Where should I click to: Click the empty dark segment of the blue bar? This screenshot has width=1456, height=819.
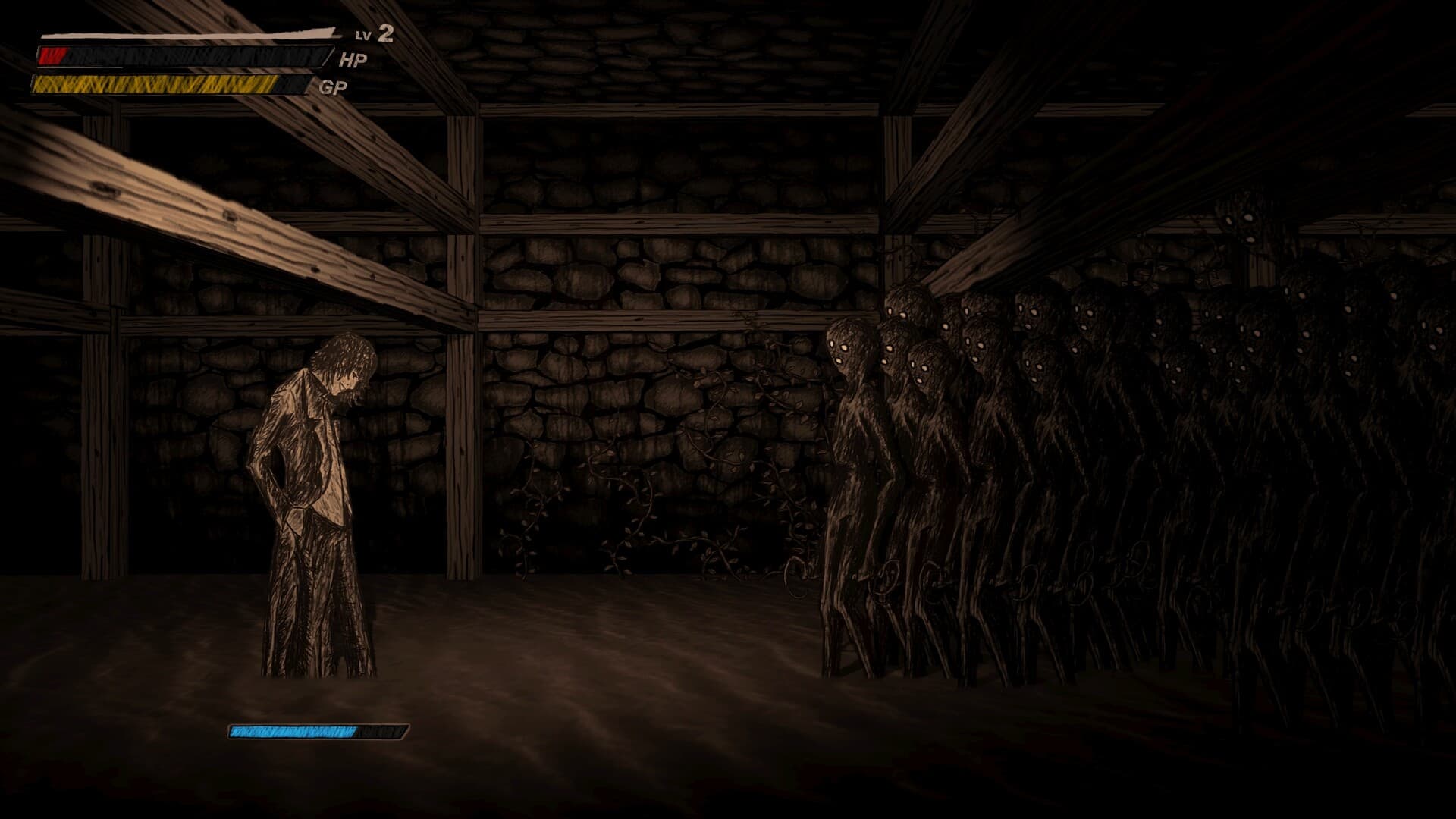click(379, 732)
